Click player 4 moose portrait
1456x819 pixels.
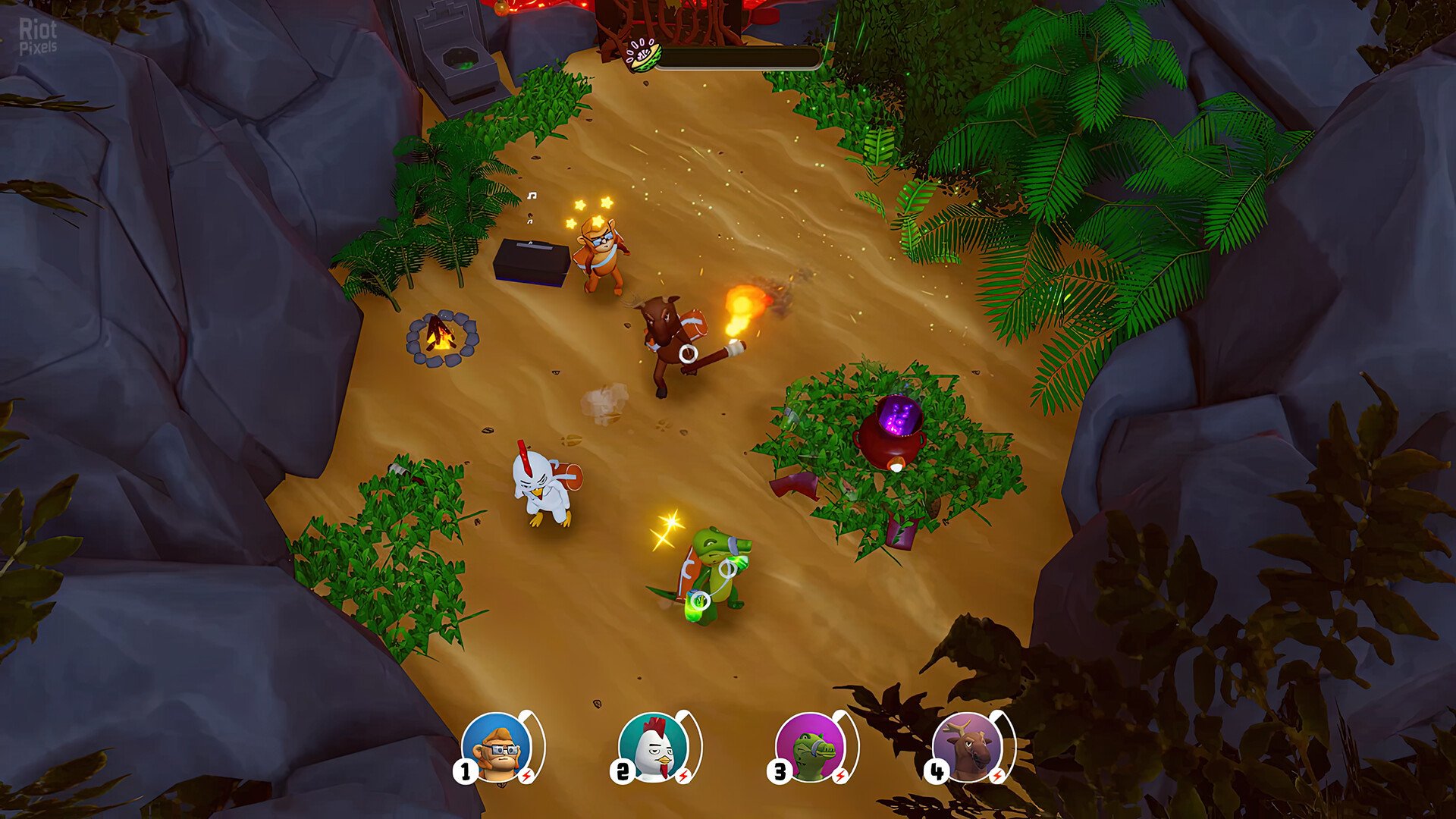coord(968,748)
